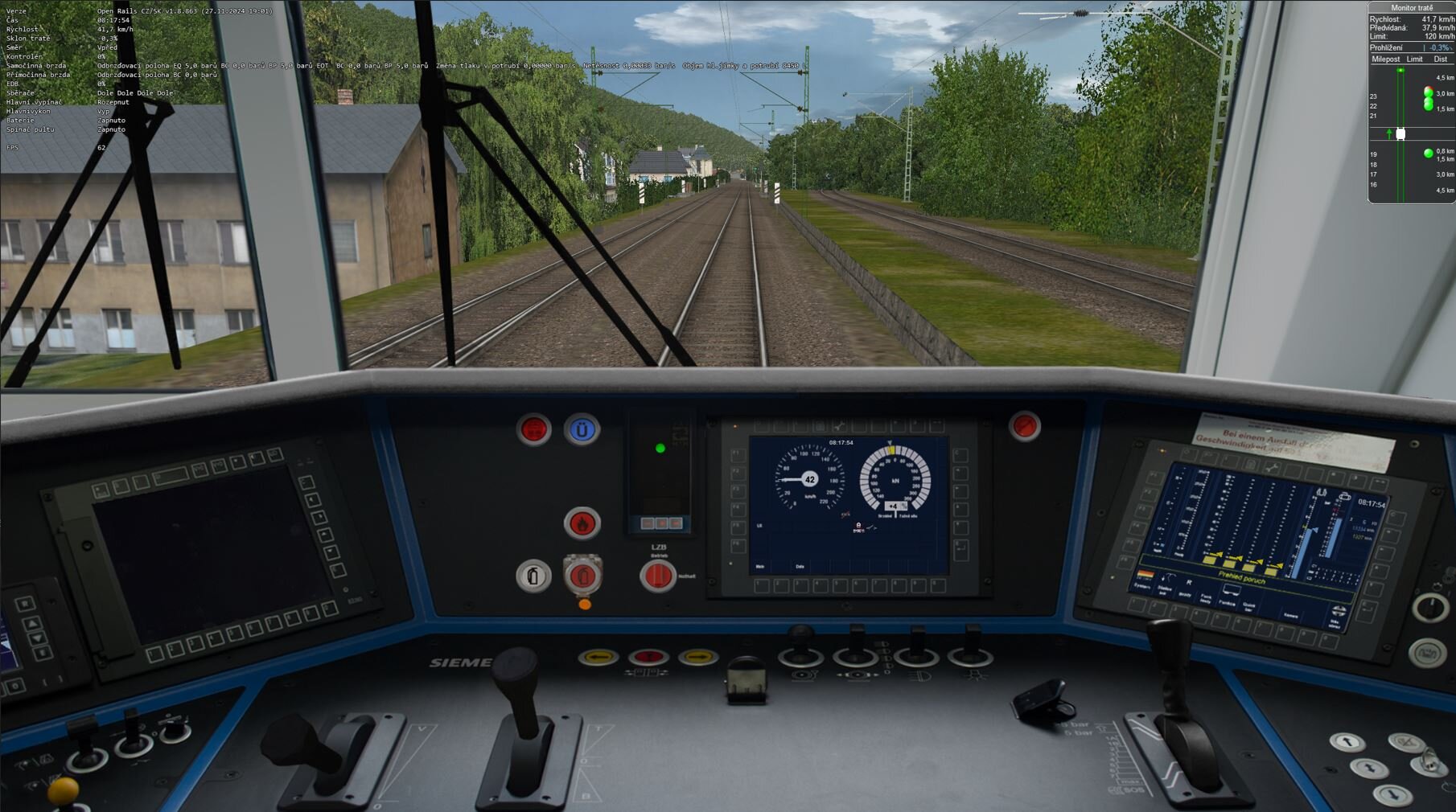The height and width of the screenshot is (812, 1456).
Task: Click the red pantograph button beside the Ü button
Action: click(x=533, y=430)
